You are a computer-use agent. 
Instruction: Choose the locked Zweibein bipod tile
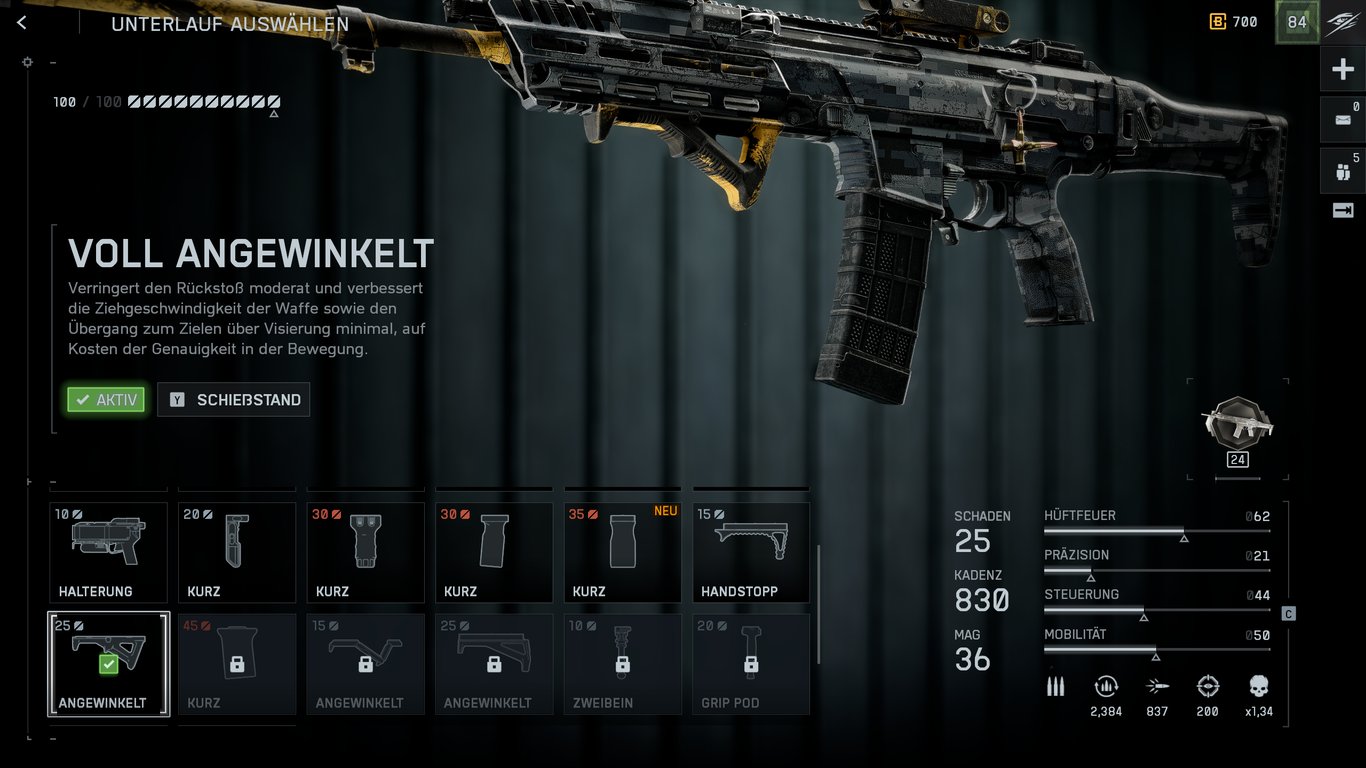[x=623, y=664]
